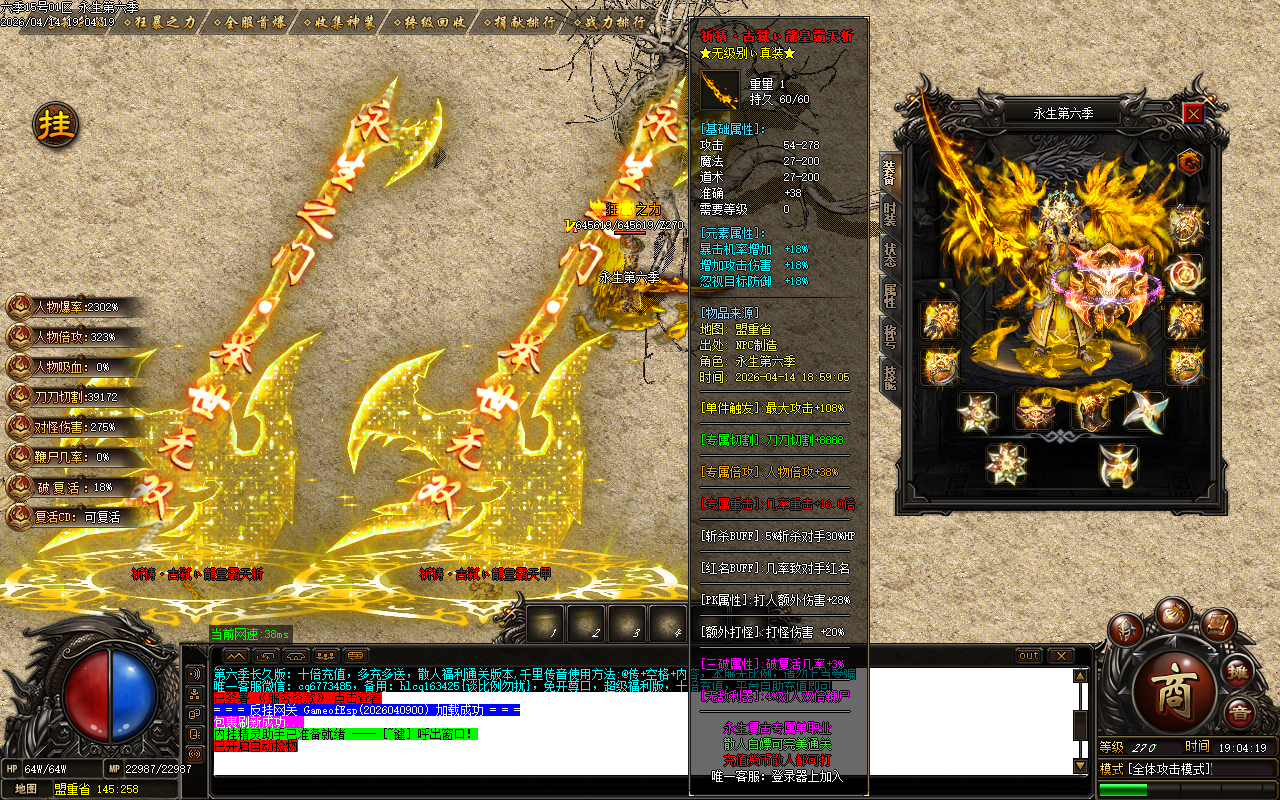Close the character equipment panel
1280x800 pixels.
pos(1193,113)
